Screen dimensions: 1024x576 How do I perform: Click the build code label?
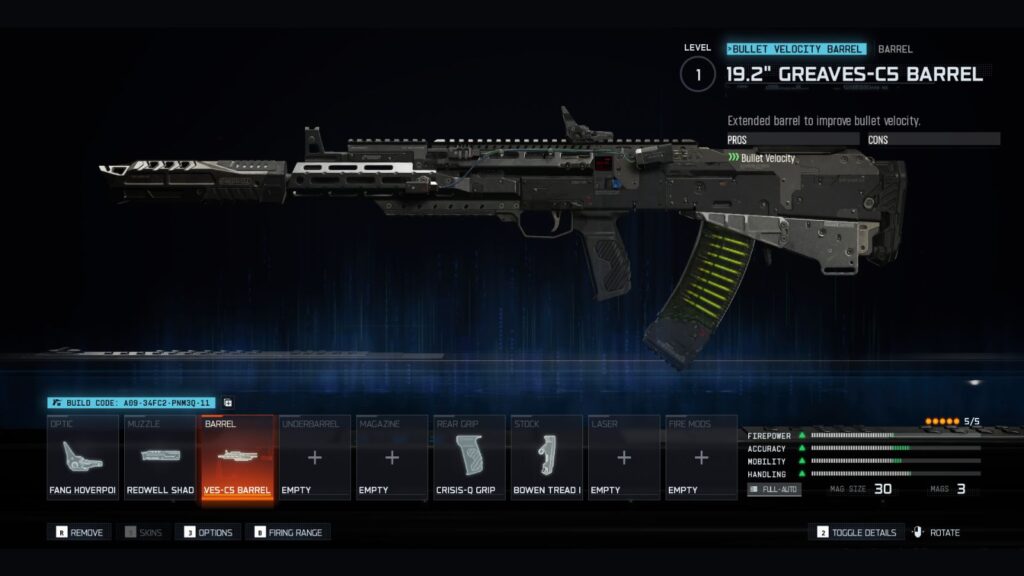click(131, 402)
